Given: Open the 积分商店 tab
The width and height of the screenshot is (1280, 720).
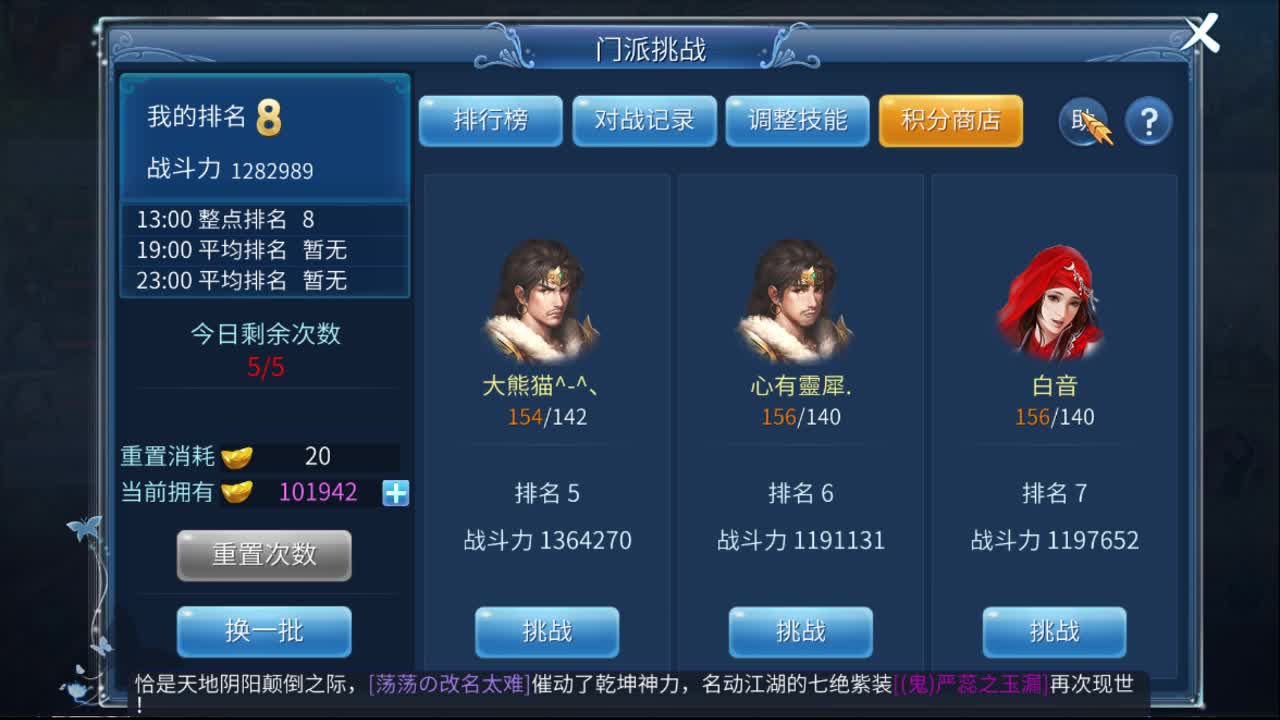Looking at the screenshot, I should pos(950,120).
